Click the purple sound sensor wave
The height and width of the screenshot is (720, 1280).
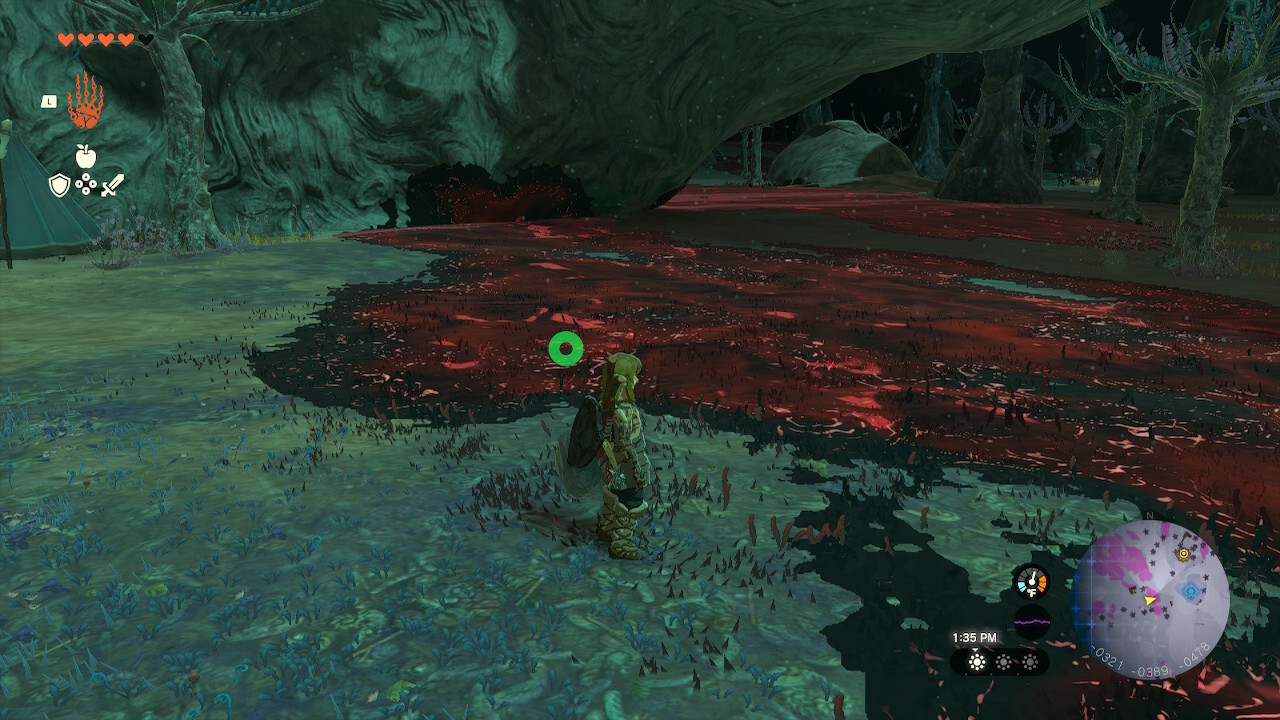coord(1031,622)
